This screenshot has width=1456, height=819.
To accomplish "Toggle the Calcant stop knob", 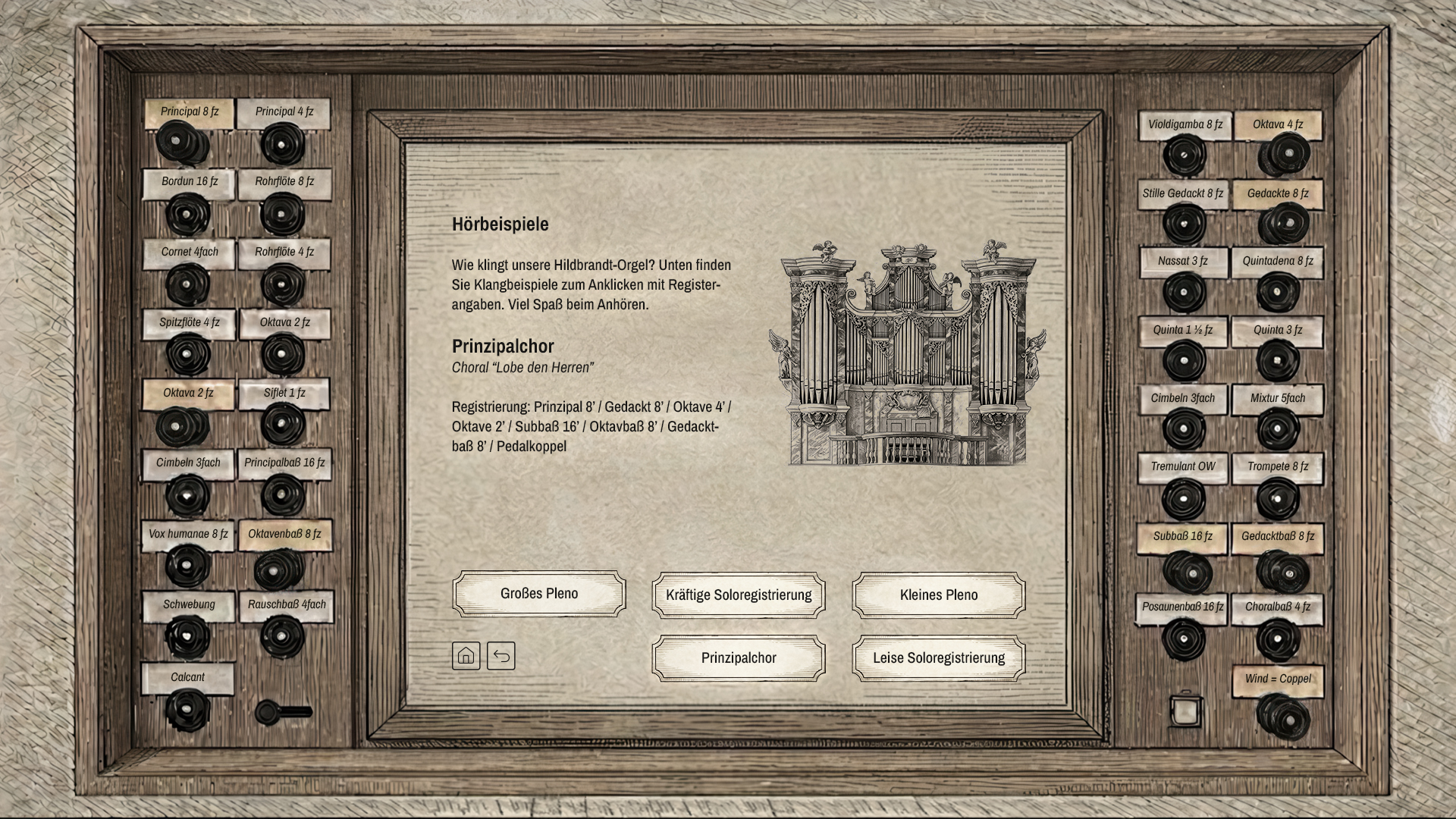I will tap(187, 709).
